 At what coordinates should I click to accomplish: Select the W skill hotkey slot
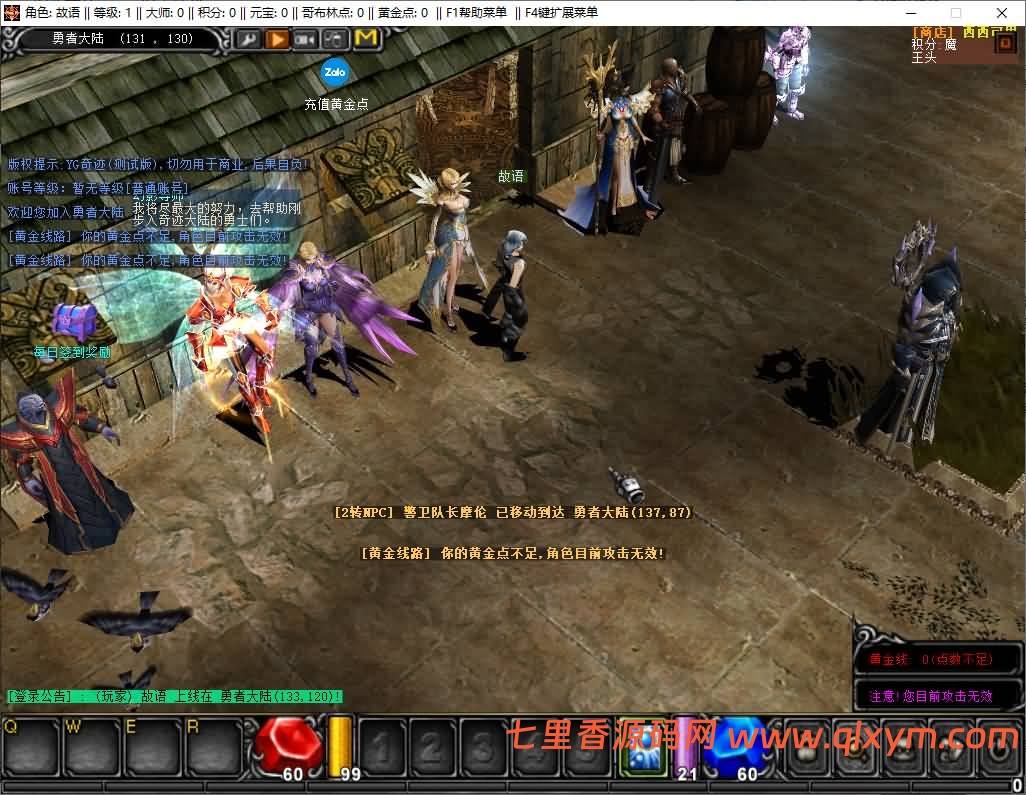coord(91,746)
